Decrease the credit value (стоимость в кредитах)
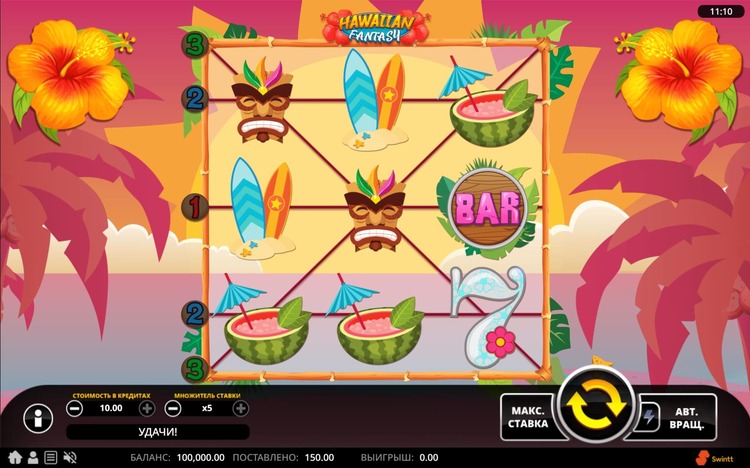Image resolution: width=750 pixels, height=468 pixels. pyautogui.click(x=75, y=408)
